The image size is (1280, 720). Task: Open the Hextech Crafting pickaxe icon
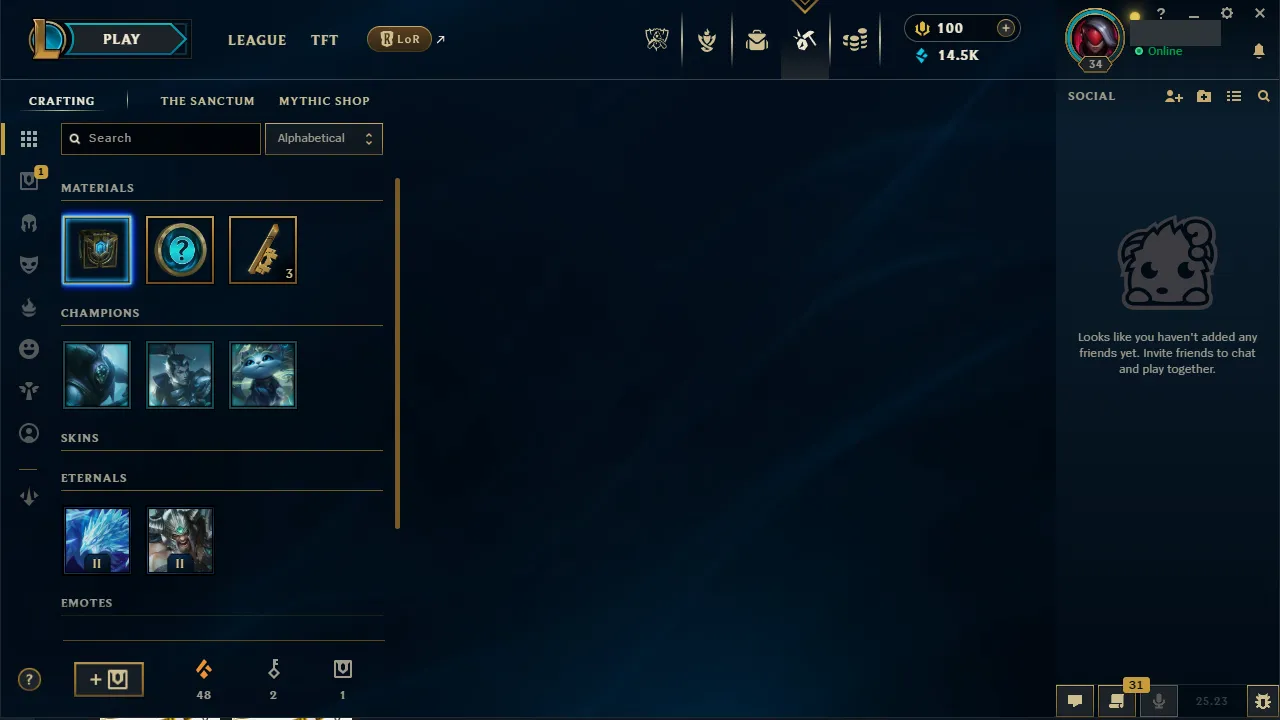[x=805, y=40]
